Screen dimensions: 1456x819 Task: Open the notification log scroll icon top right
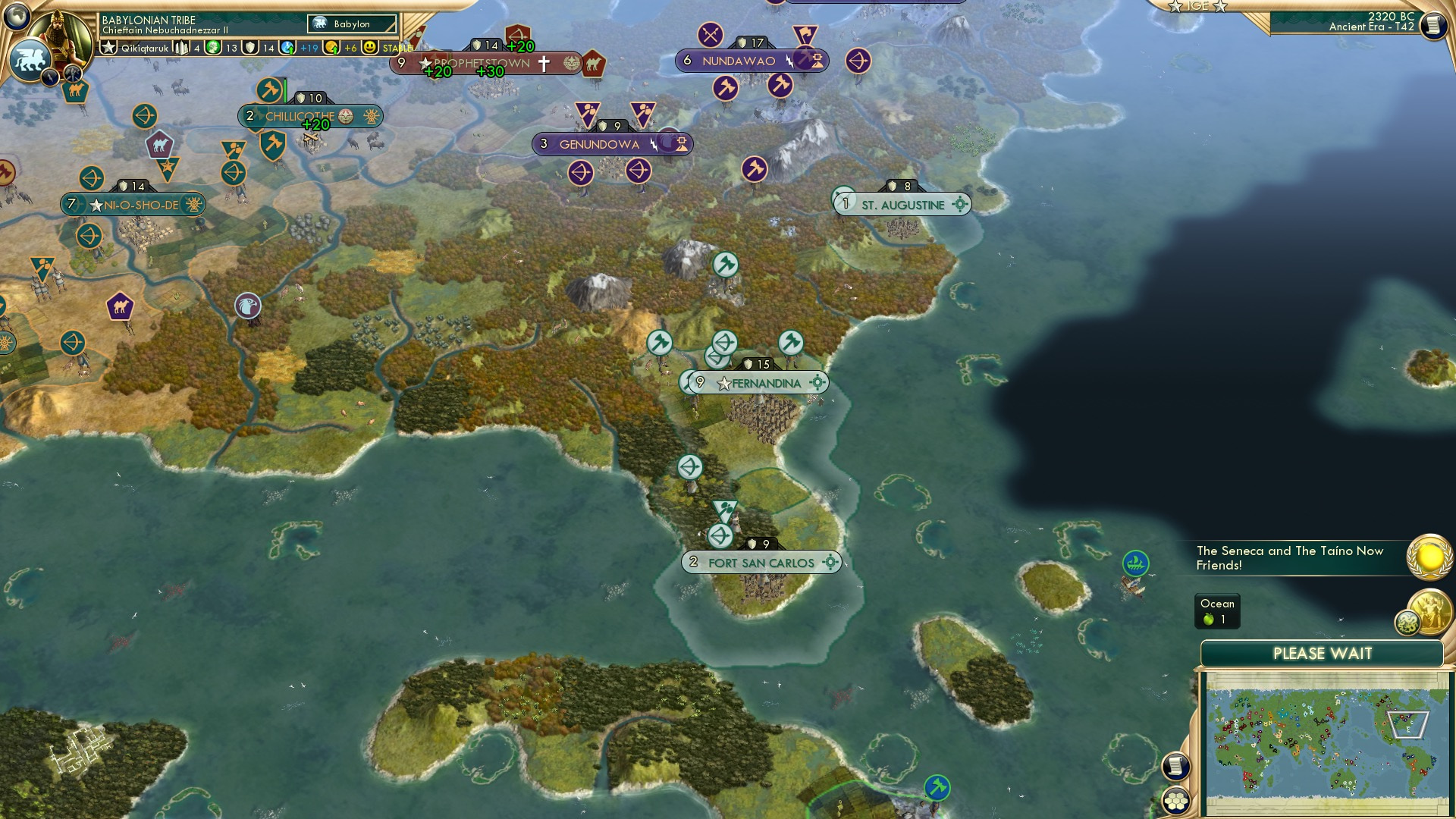pos(1434,25)
